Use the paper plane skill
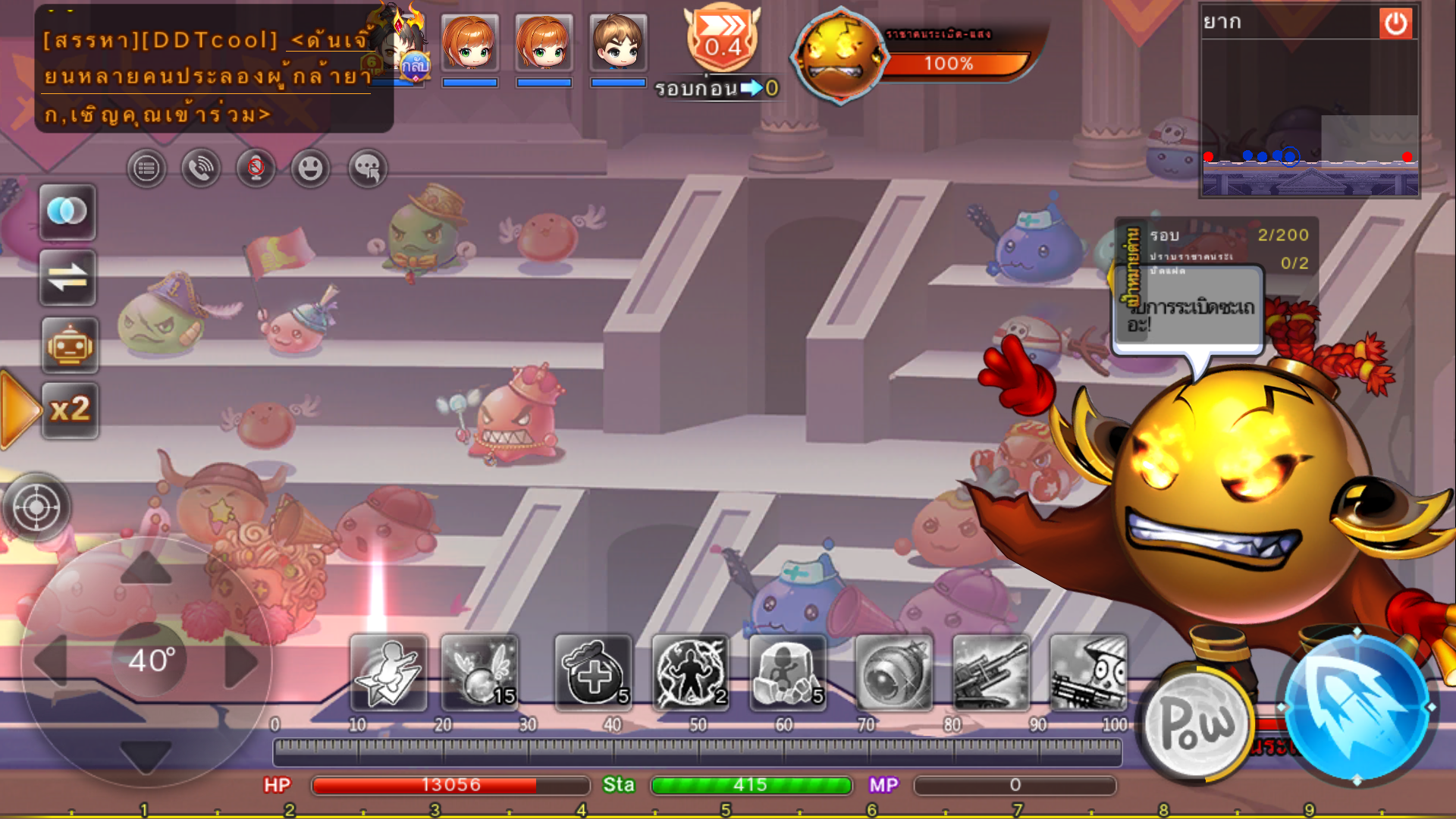The image size is (1456, 819). (x=388, y=673)
